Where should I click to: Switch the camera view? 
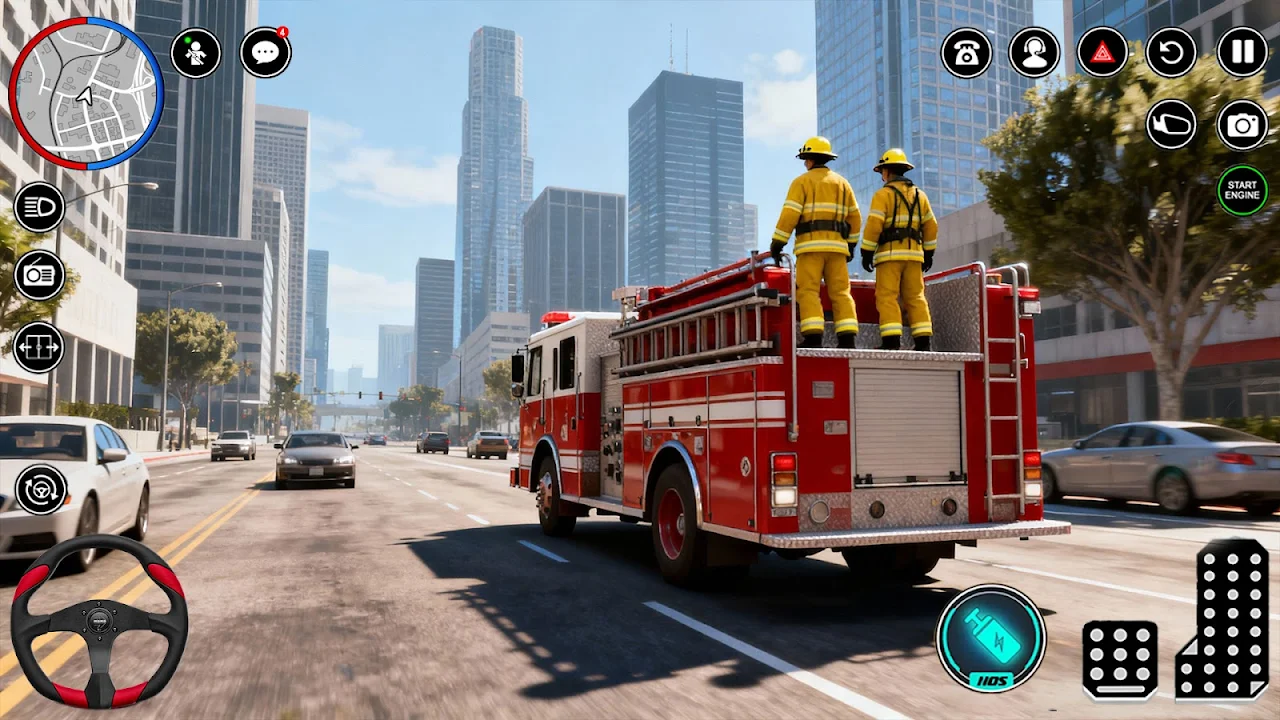click(x=1242, y=124)
